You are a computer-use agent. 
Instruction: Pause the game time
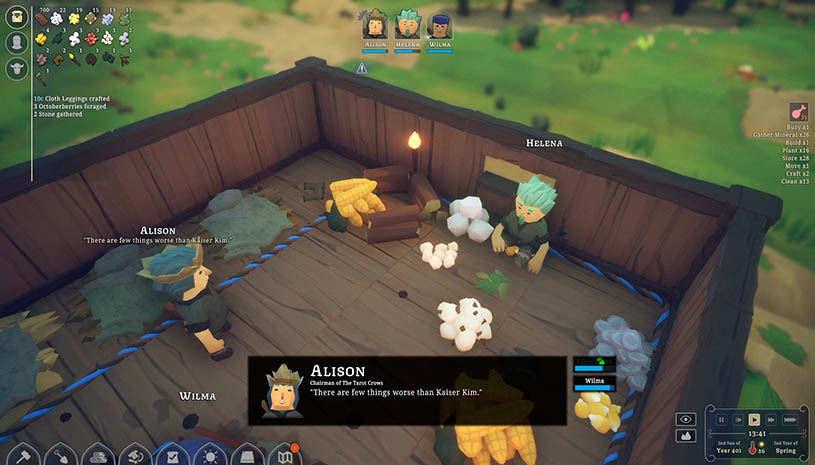point(722,420)
